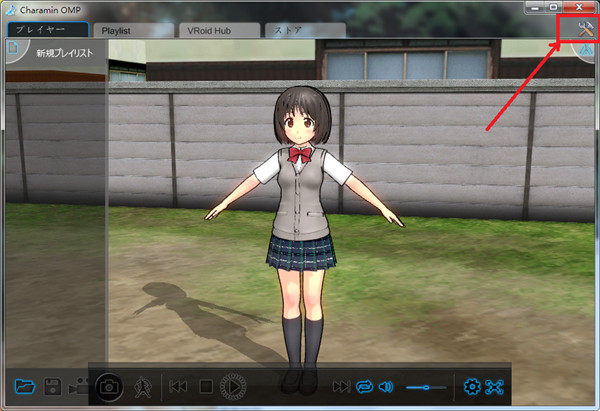The width and height of the screenshot is (600, 411).
Task: Skip to the next track
Action: pos(341,386)
